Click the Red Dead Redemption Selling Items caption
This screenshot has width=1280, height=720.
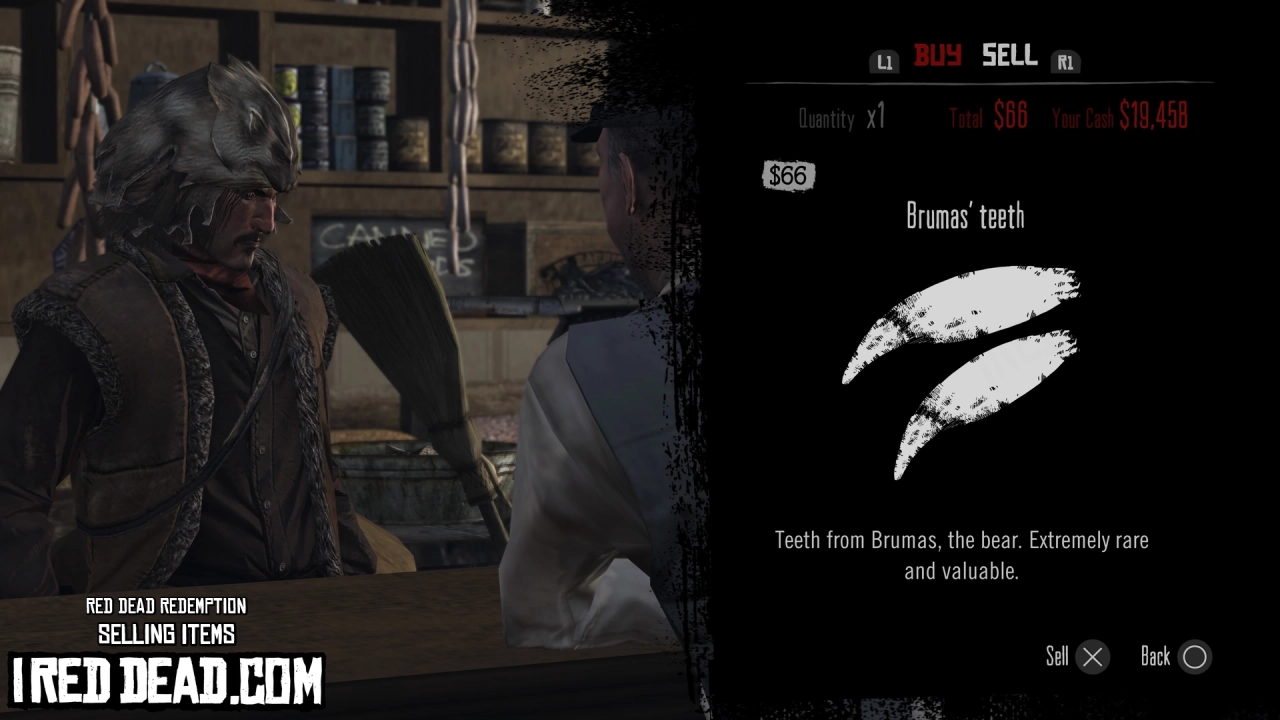(167, 620)
